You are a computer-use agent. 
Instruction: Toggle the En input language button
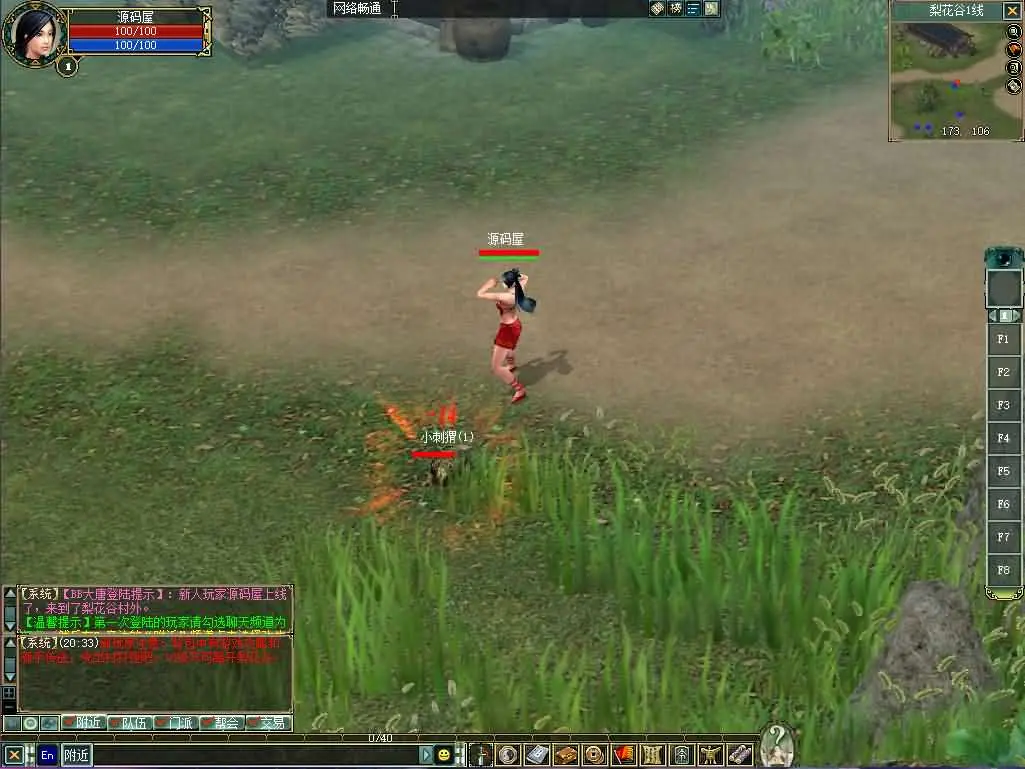(47, 755)
